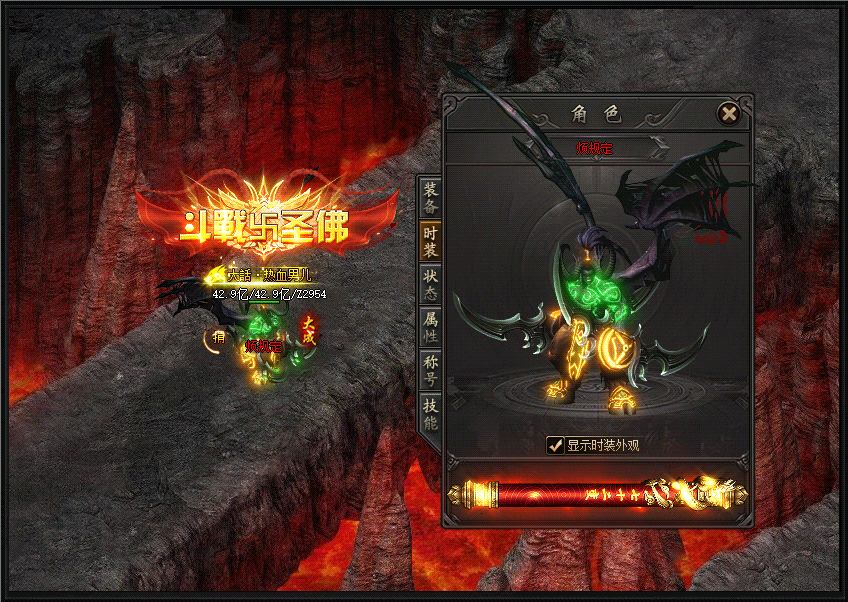Open the 状态 status tab
This screenshot has width=848, height=602.
click(430, 285)
